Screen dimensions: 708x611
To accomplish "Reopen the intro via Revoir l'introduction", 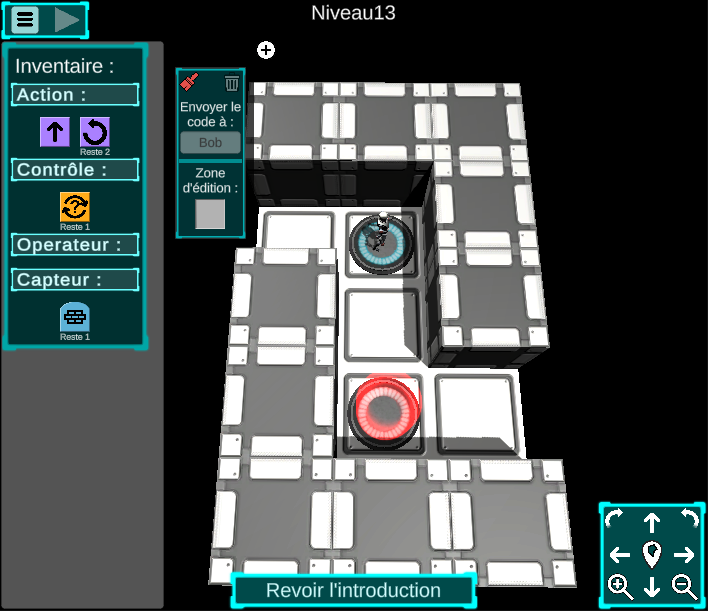I will (x=353, y=590).
